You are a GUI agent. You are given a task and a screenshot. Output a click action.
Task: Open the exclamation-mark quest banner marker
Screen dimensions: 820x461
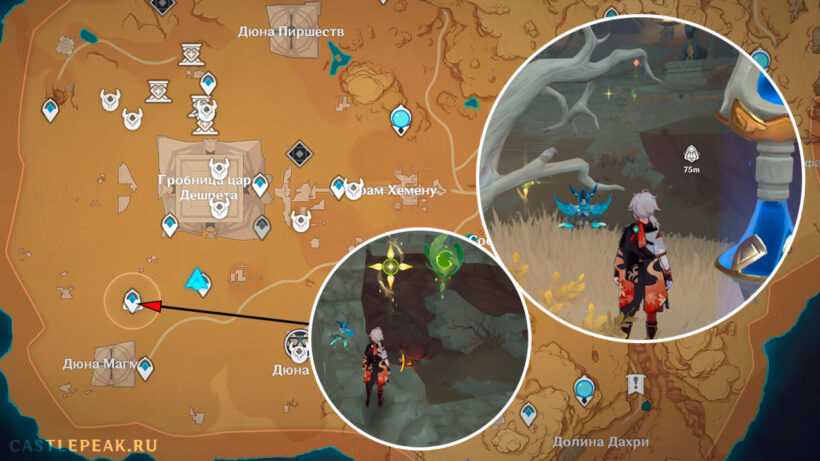634,384
